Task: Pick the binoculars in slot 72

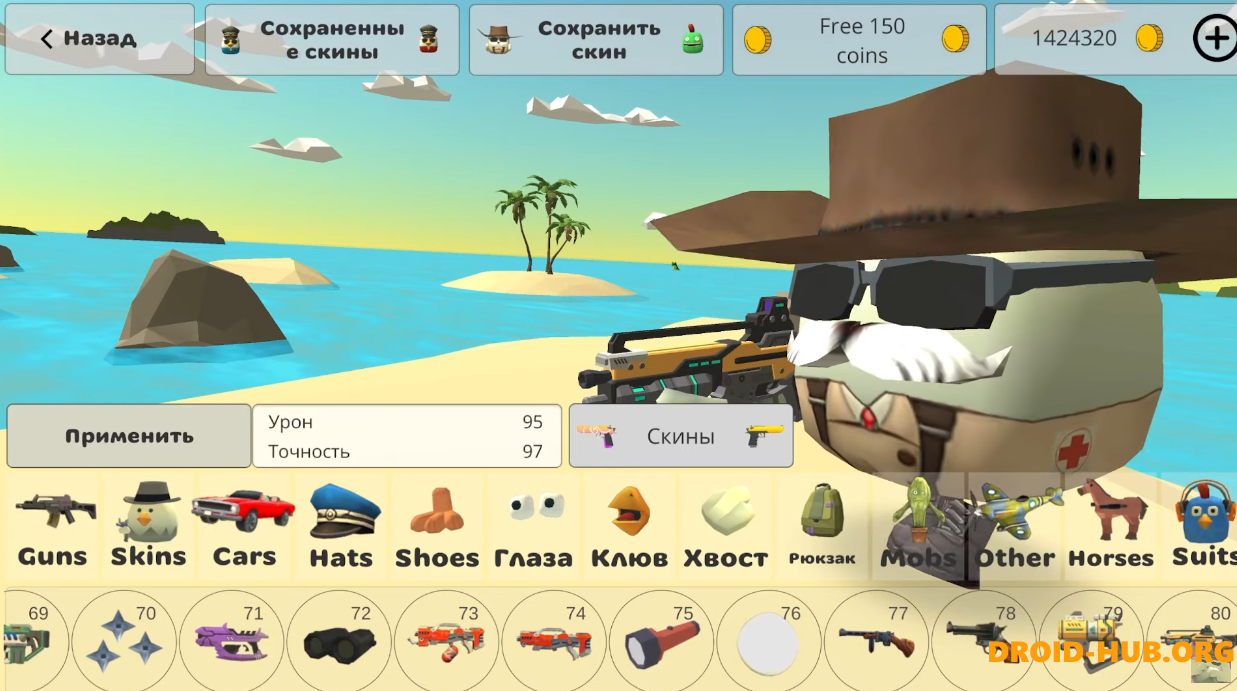Action: (340, 641)
